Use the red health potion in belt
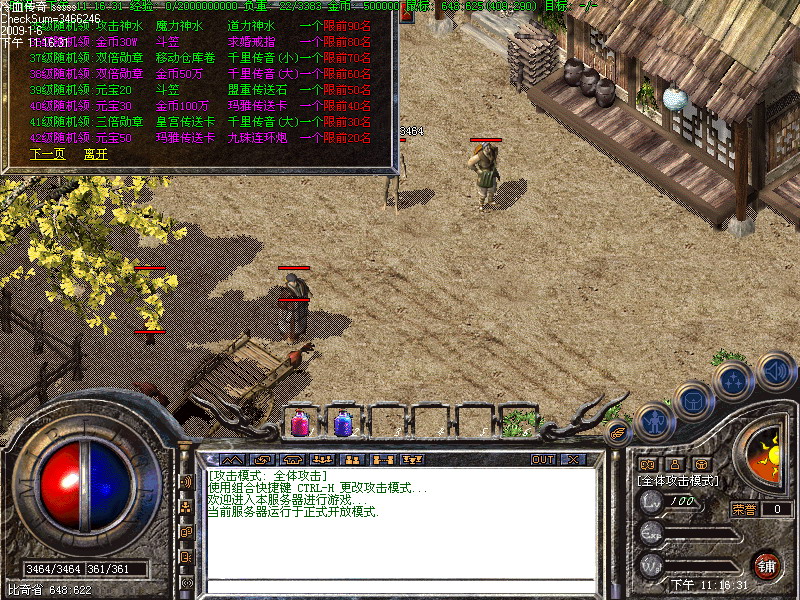This screenshot has width=800, height=600. (299, 424)
